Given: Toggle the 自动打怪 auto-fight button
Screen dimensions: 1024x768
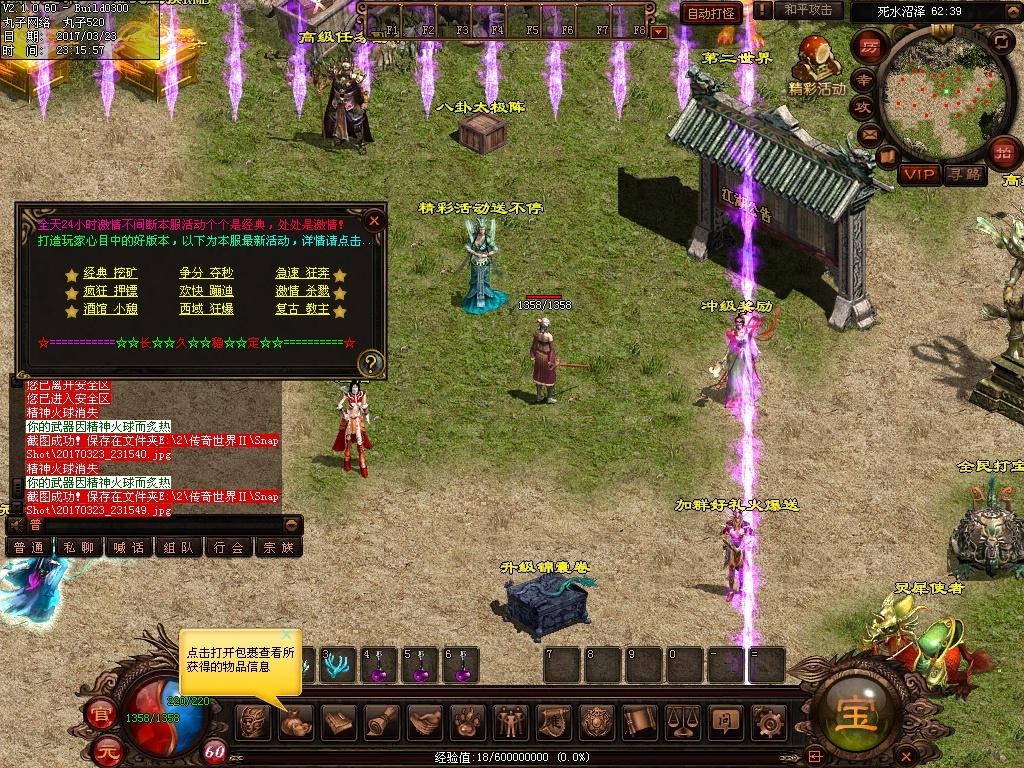Looking at the screenshot, I should pyautogui.click(x=711, y=13).
